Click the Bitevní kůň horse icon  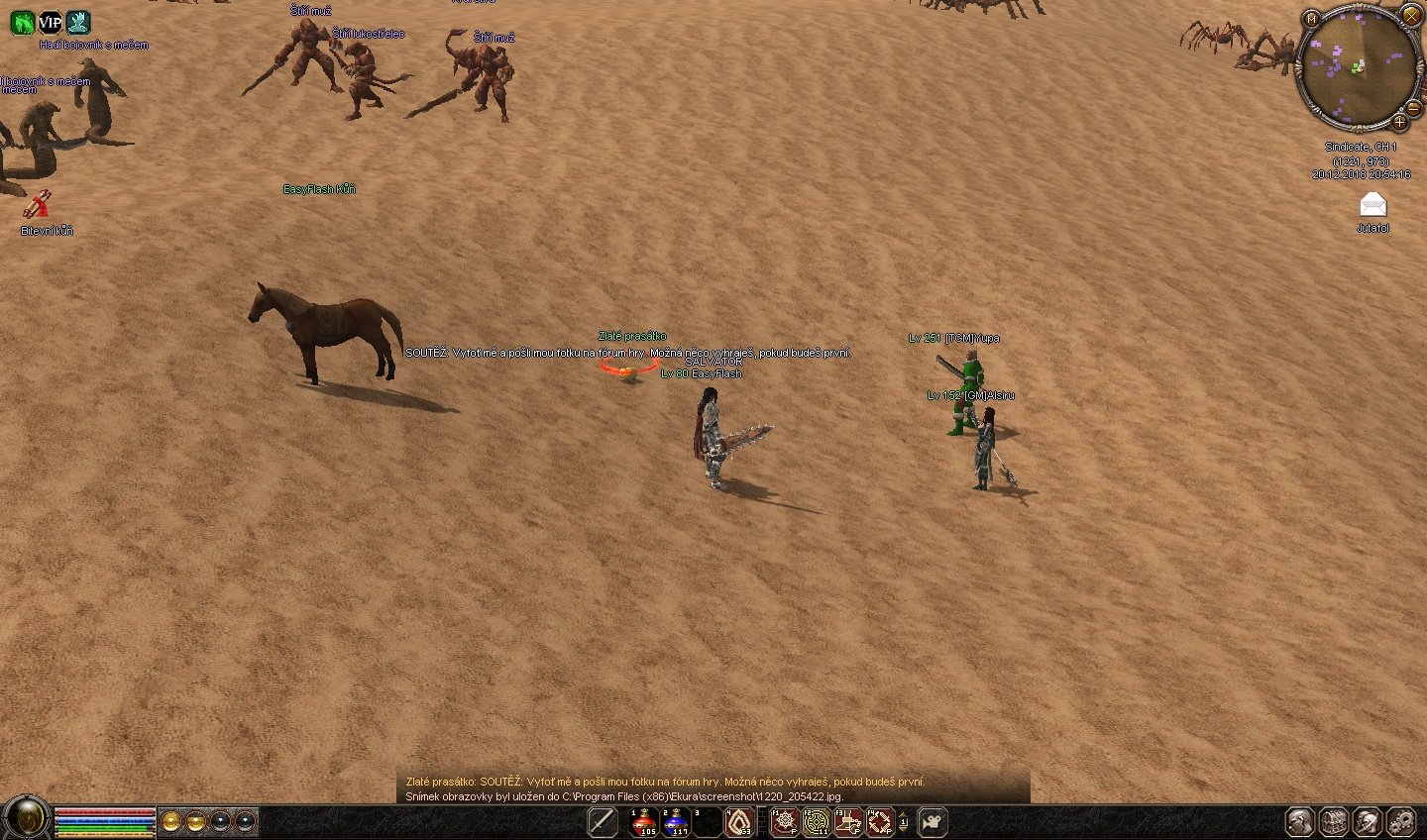click(x=38, y=205)
